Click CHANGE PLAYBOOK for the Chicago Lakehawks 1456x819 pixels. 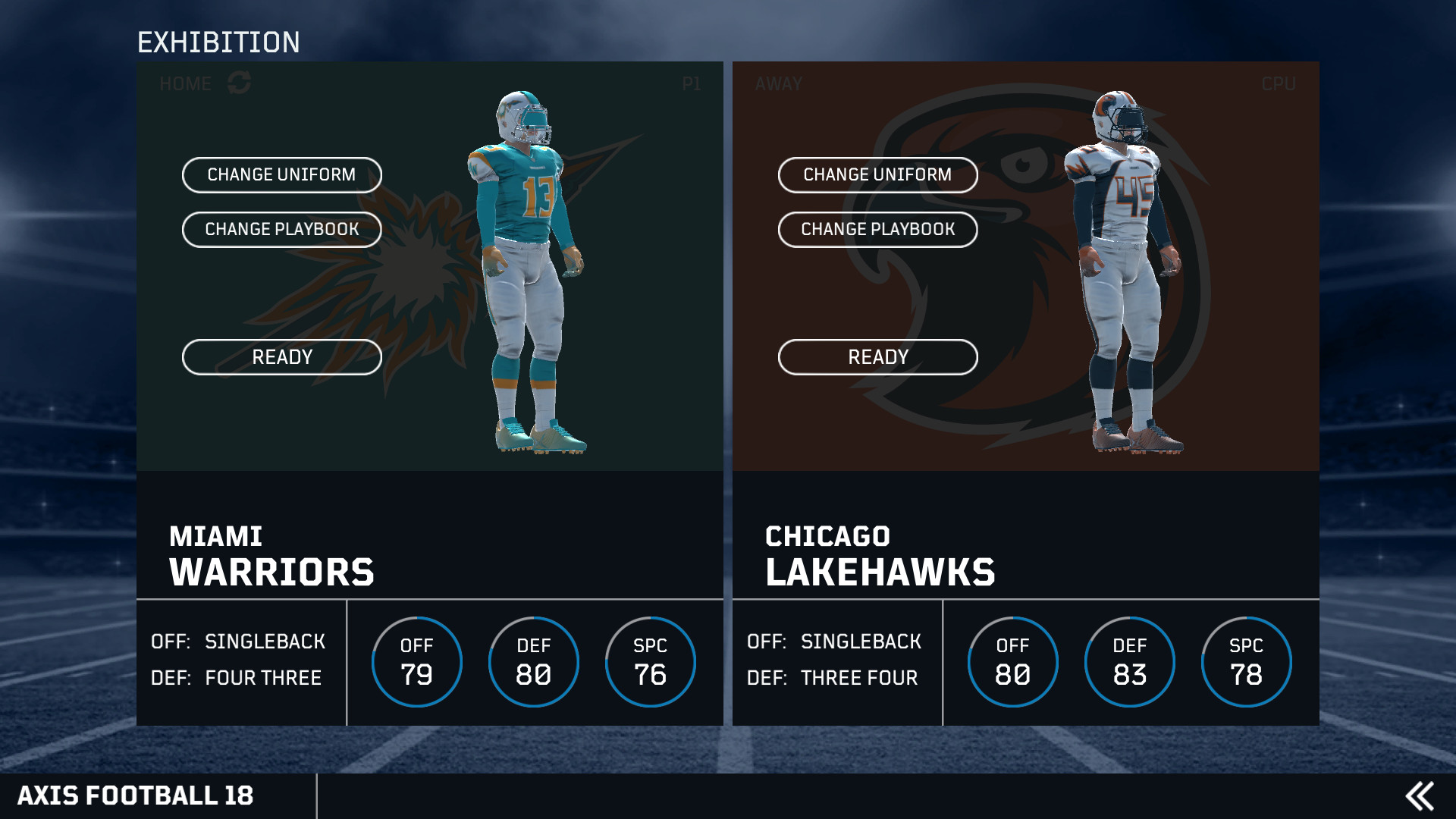878,230
